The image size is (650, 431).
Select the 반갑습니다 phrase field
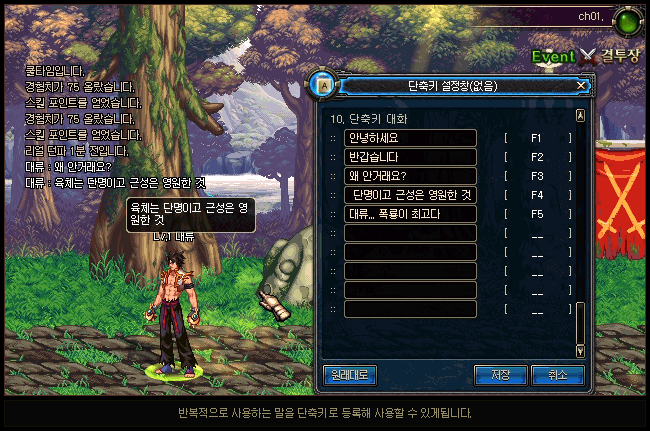[409, 157]
